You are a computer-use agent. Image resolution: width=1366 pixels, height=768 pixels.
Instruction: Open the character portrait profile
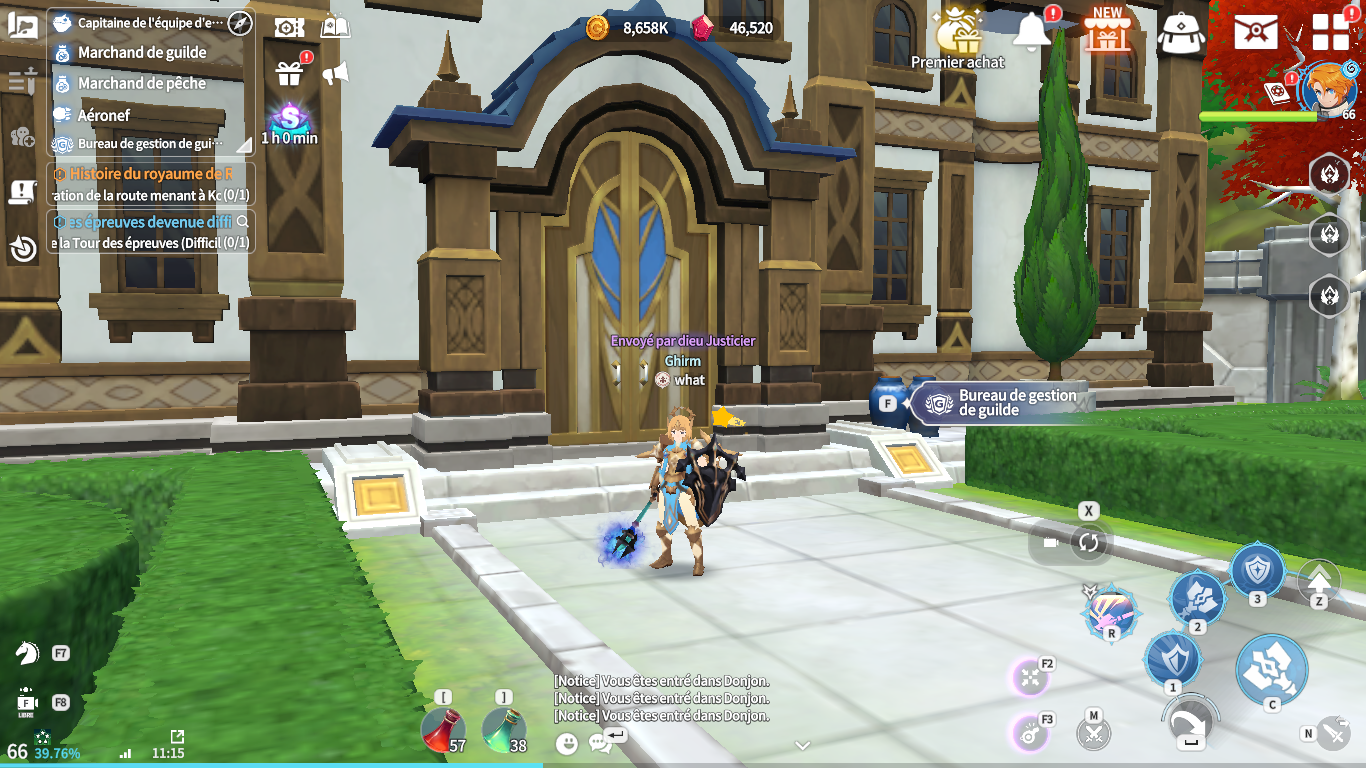coord(1326,87)
